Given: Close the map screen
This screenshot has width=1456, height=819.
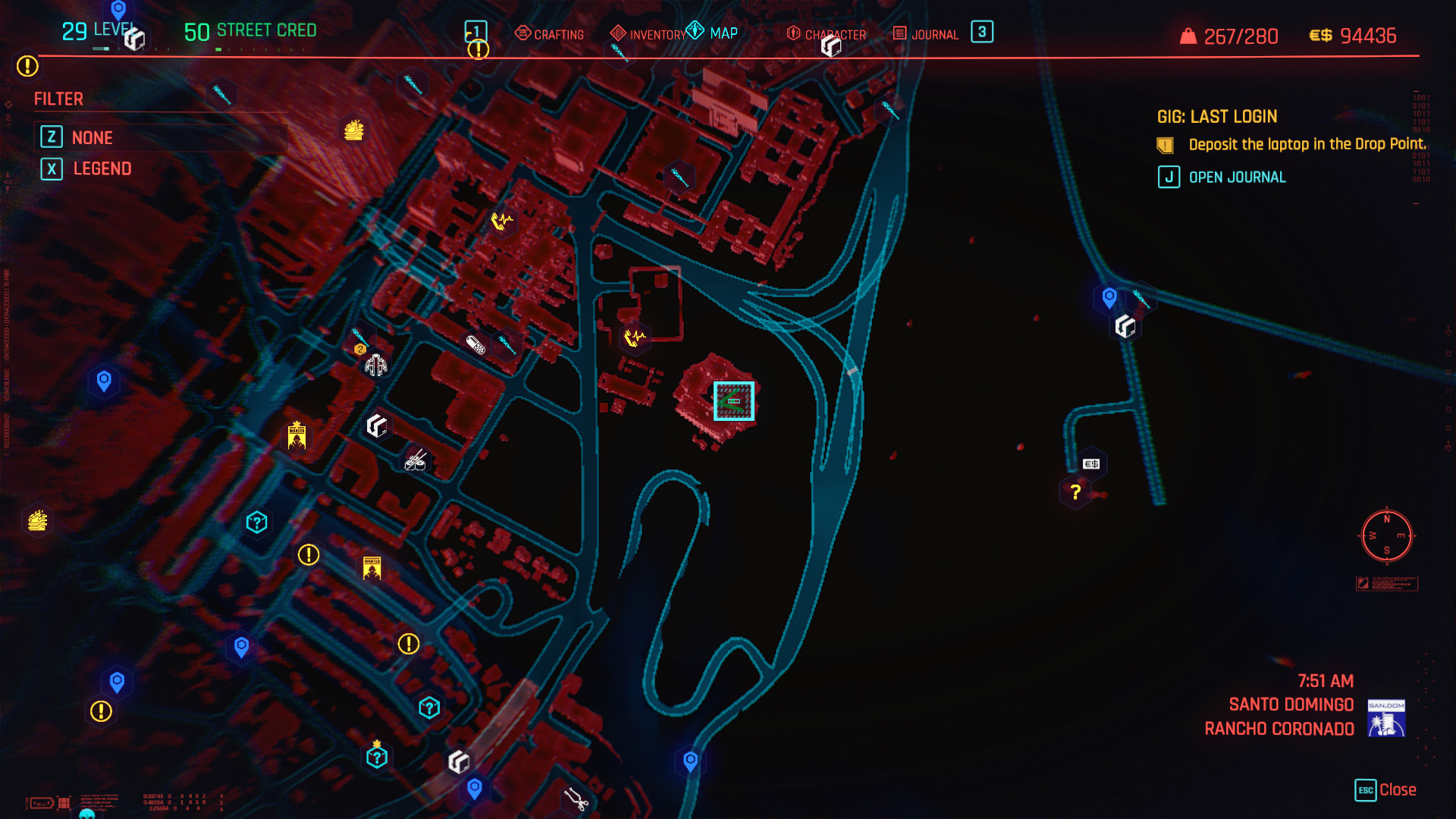Looking at the screenshot, I should [1385, 789].
